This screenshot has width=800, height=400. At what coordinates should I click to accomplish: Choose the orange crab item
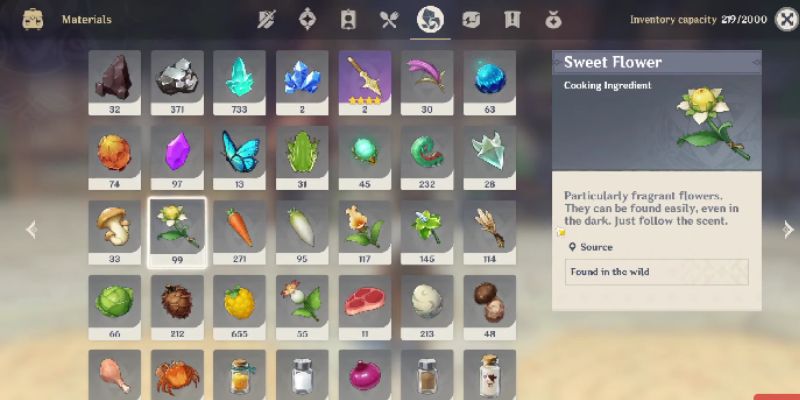(177, 373)
